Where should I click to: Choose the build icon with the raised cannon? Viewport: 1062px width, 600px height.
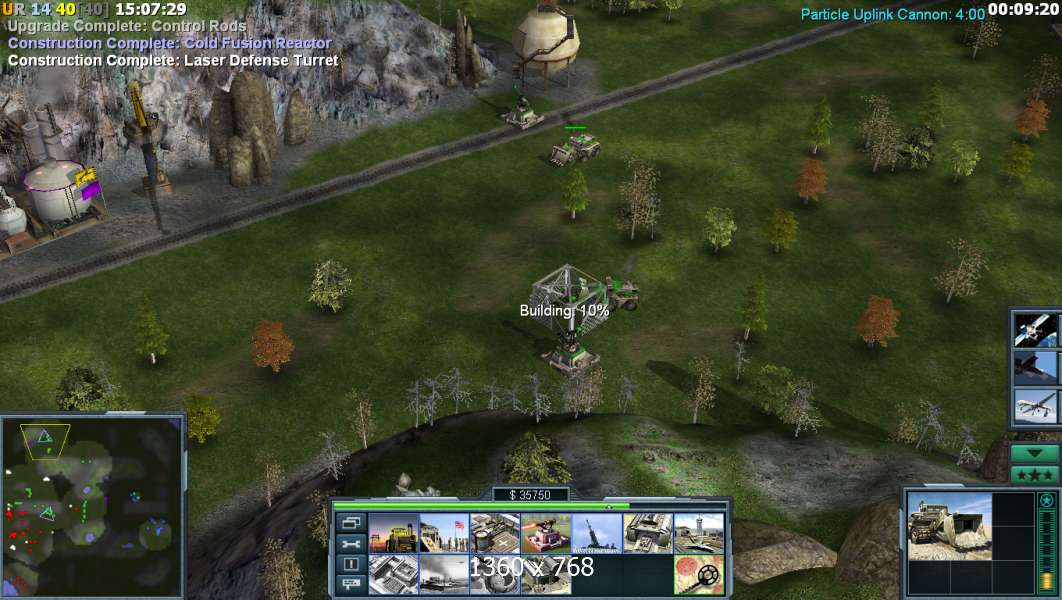click(597, 533)
